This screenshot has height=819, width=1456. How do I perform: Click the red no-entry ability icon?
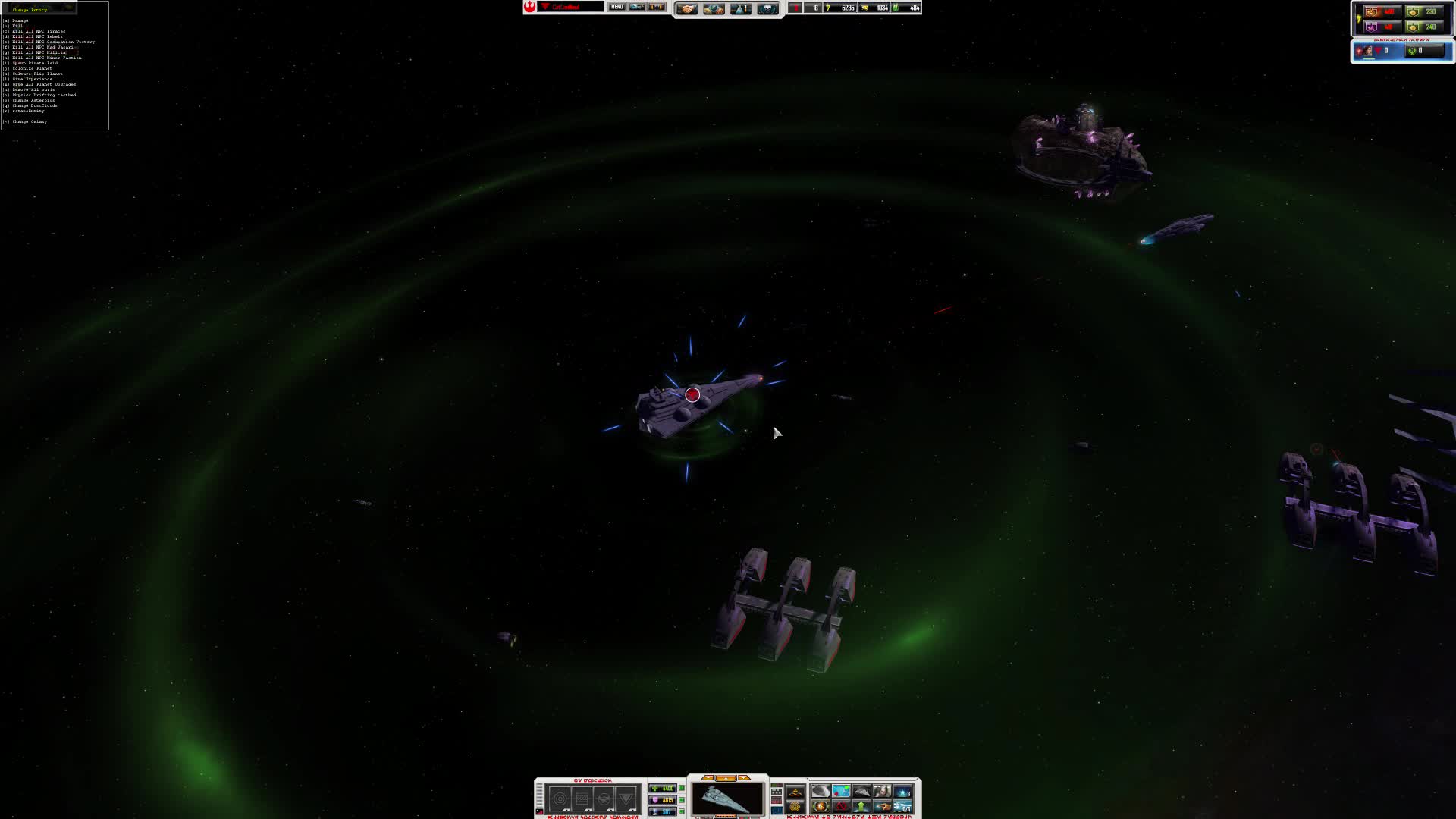pos(841,806)
